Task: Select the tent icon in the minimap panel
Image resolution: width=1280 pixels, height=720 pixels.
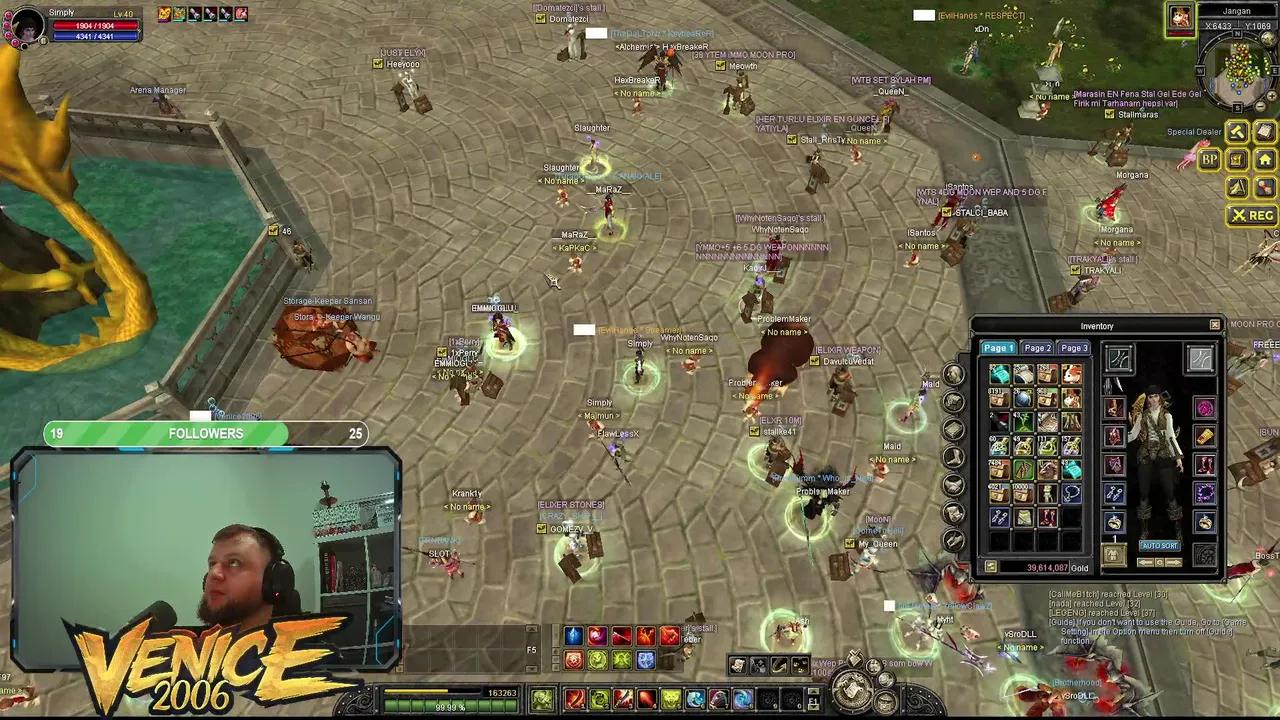Action: point(1236,188)
